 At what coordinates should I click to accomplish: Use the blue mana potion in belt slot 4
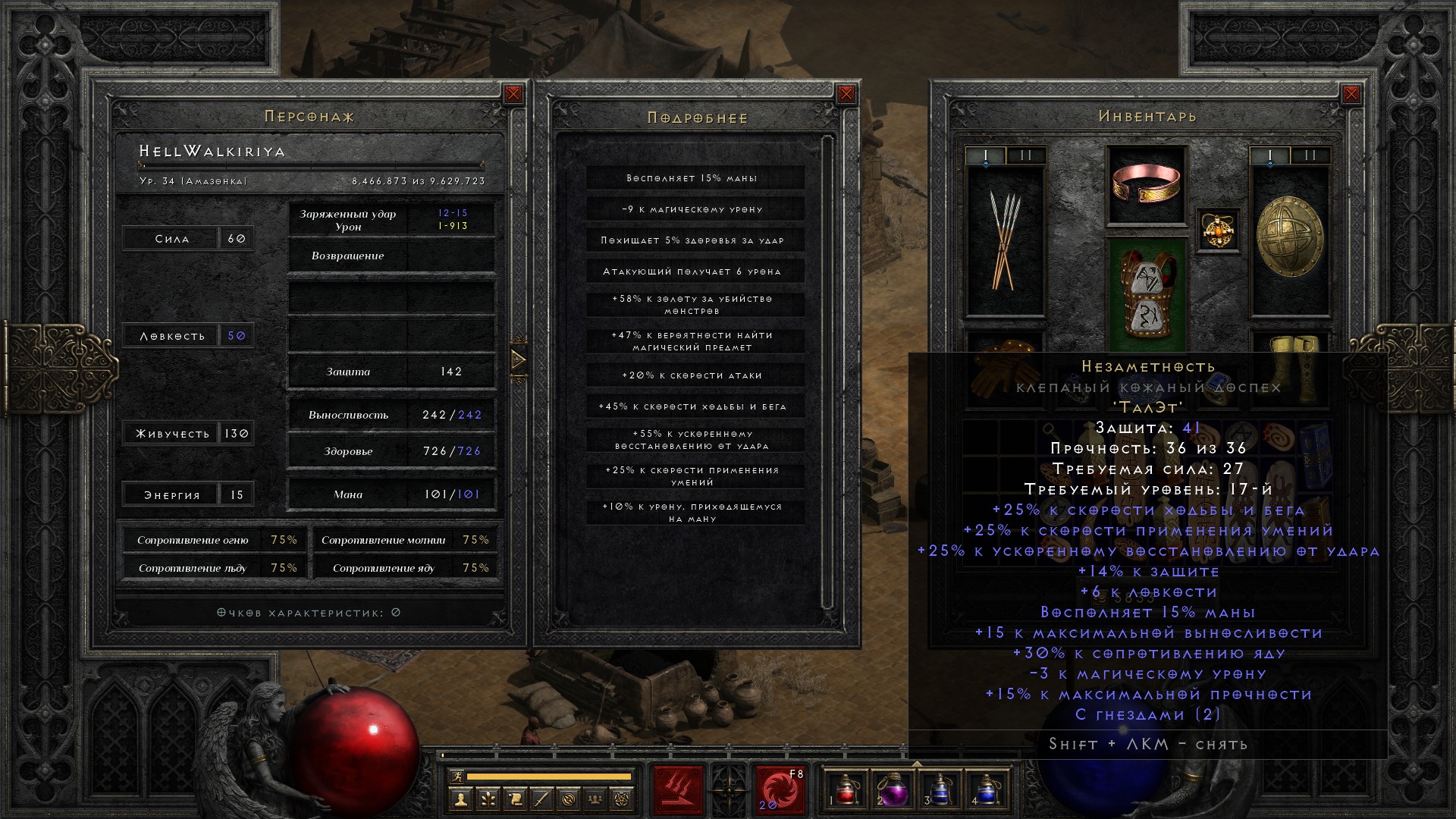click(x=986, y=790)
